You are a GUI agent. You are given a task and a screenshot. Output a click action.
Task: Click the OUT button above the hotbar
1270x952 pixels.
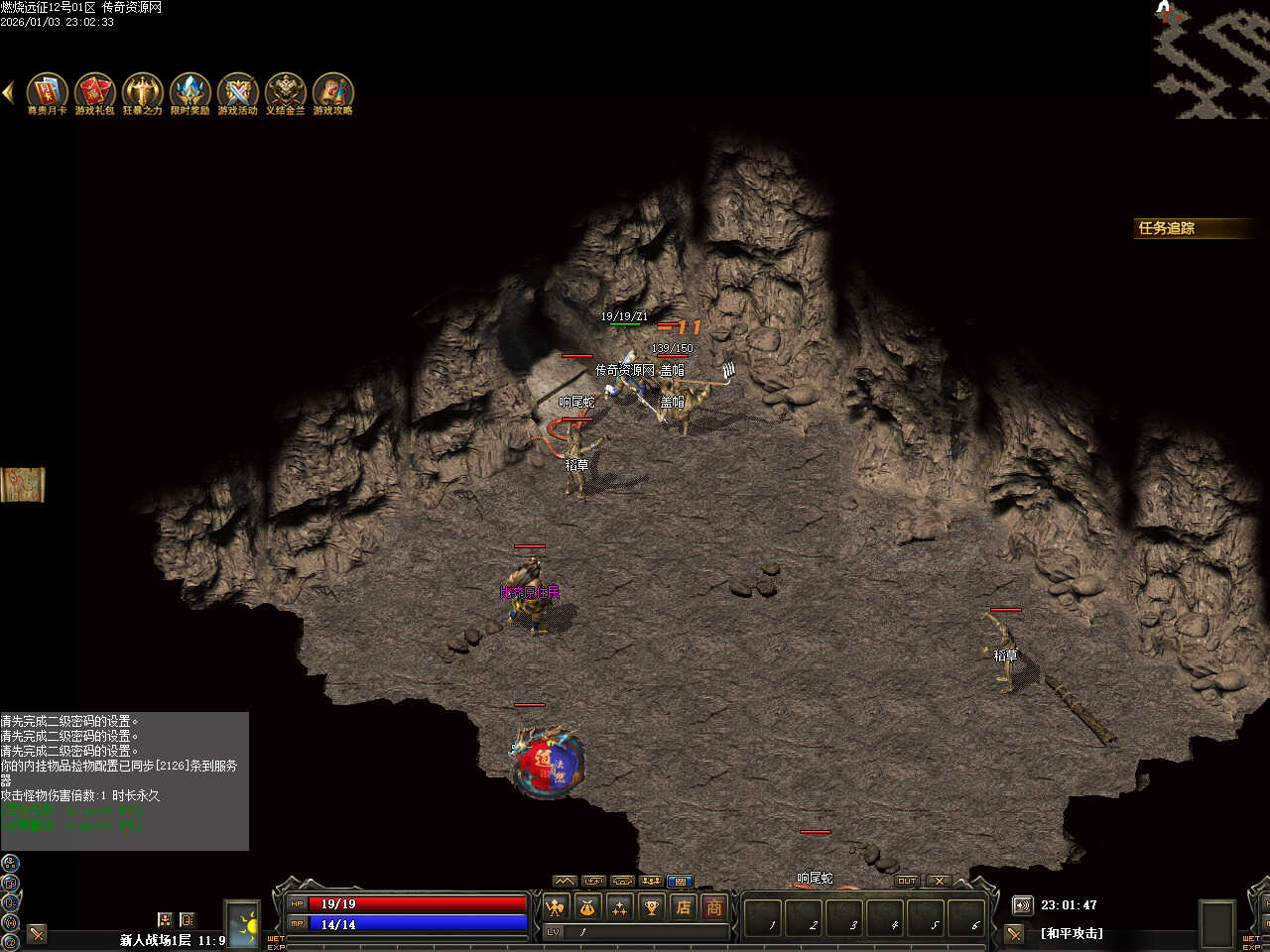pos(907,881)
